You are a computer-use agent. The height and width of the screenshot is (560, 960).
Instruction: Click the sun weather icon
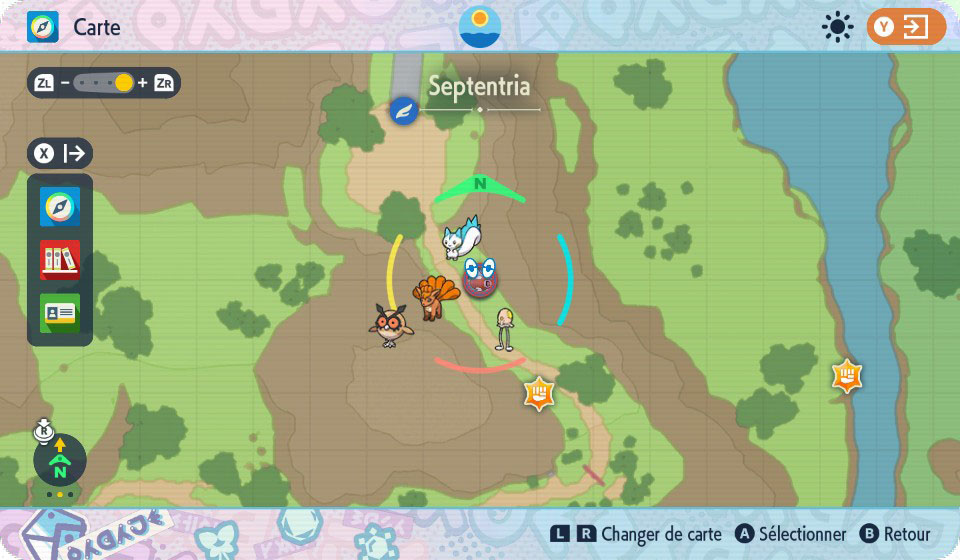click(x=837, y=27)
